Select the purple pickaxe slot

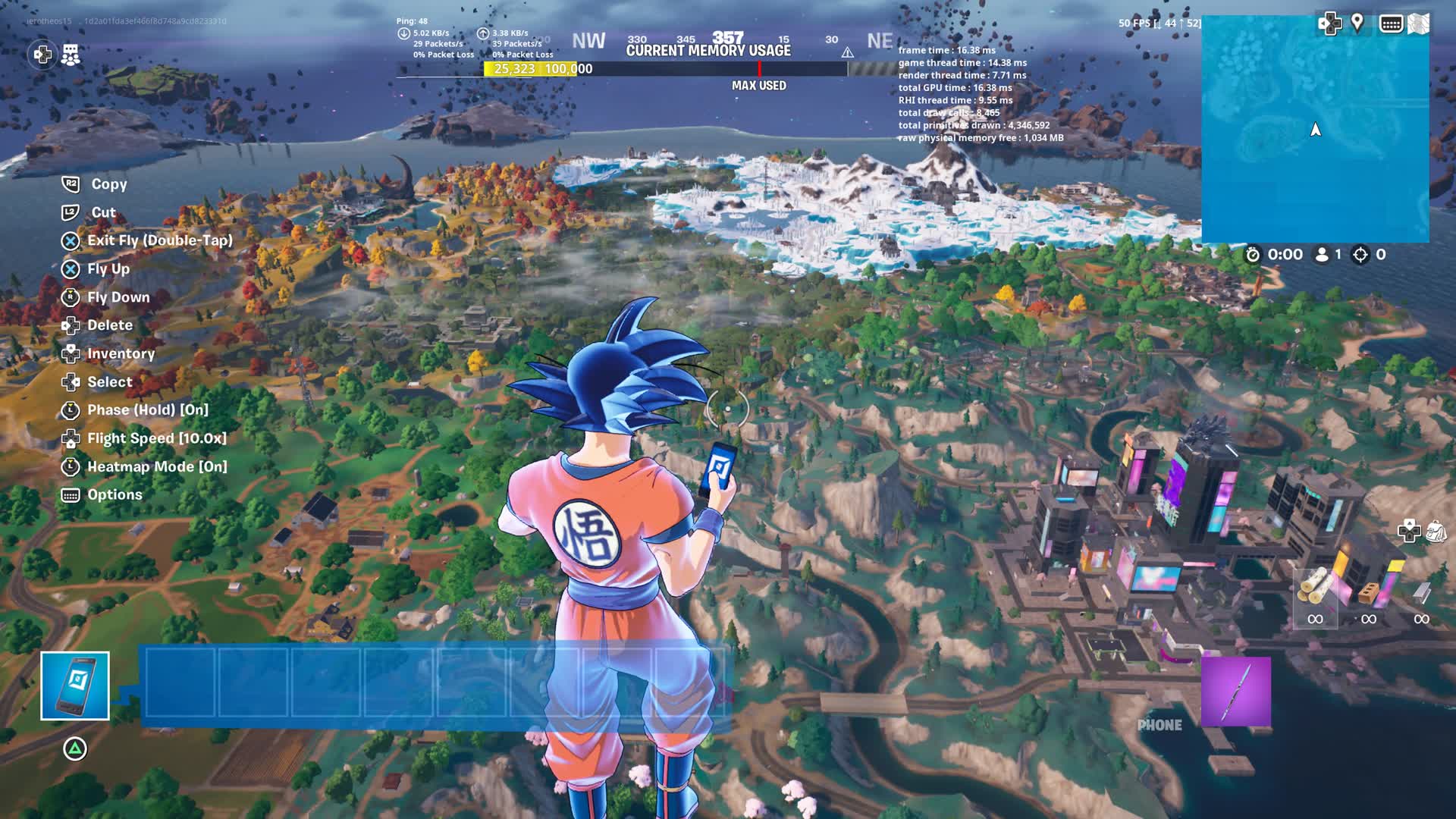point(1235,692)
